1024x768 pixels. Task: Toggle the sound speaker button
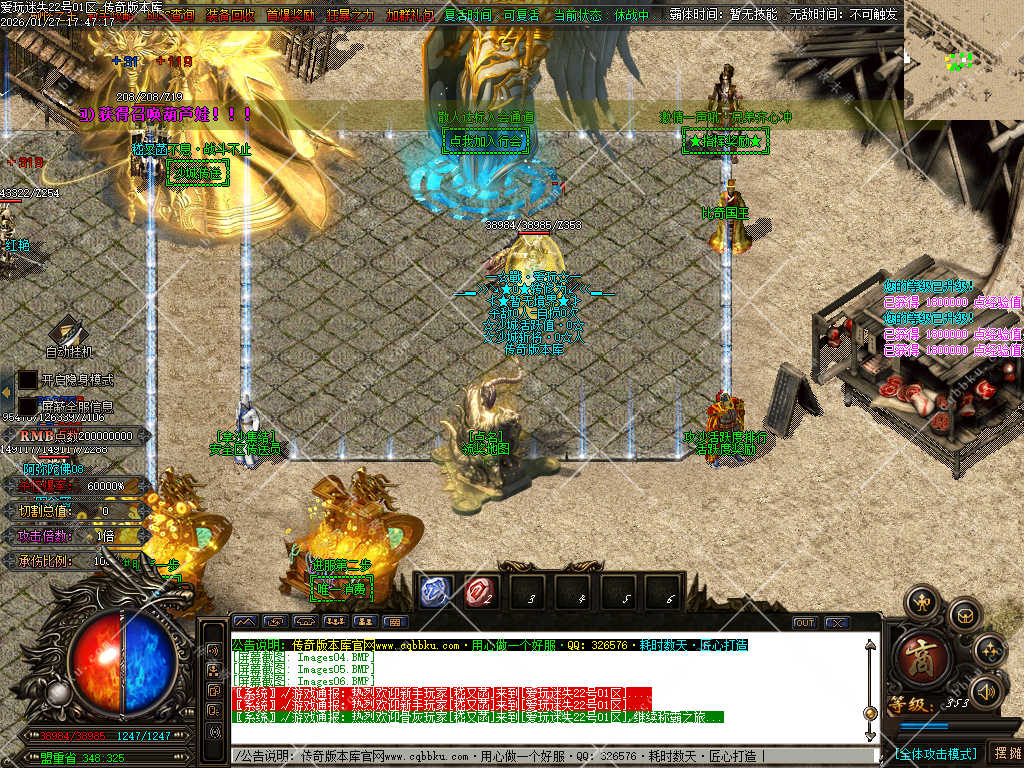coord(988,690)
